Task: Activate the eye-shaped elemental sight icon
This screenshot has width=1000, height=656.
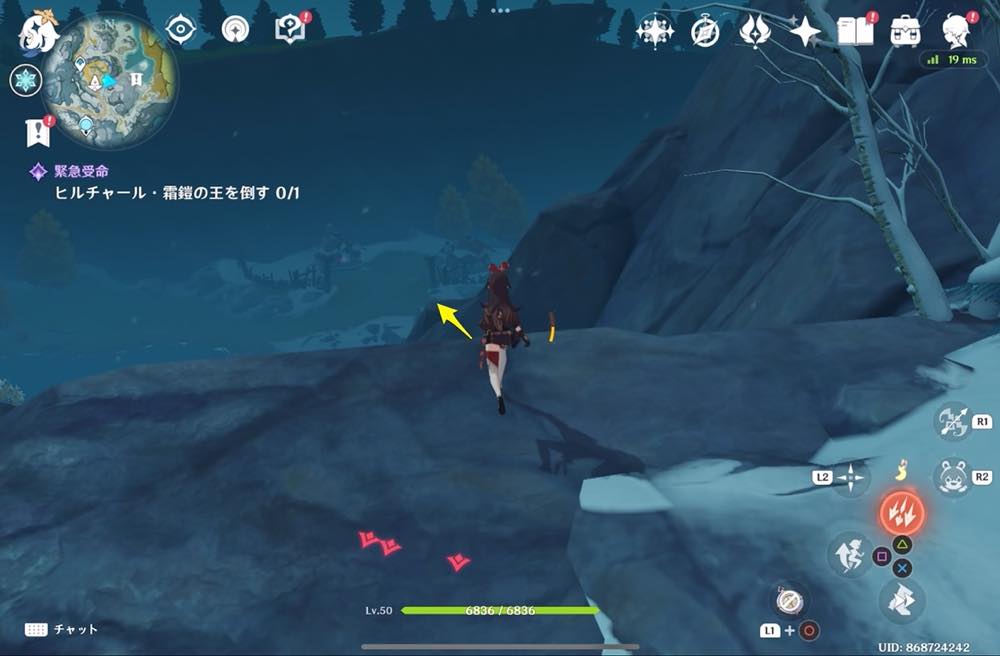Action: pyautogui.click(x=181, y=29)
